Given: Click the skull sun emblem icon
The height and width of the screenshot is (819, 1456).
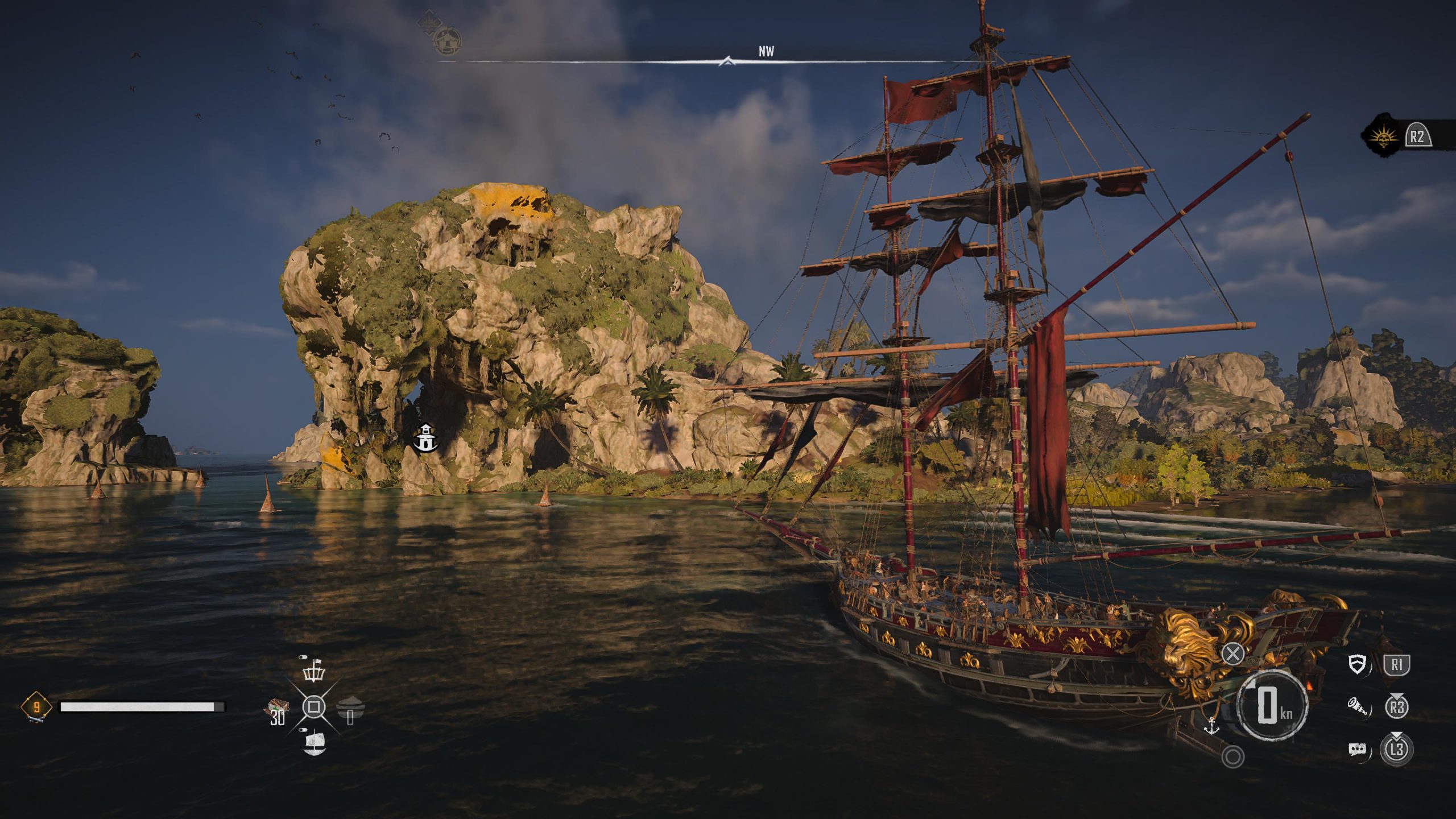Looking at the screenshot, I should coord(1381,136).
